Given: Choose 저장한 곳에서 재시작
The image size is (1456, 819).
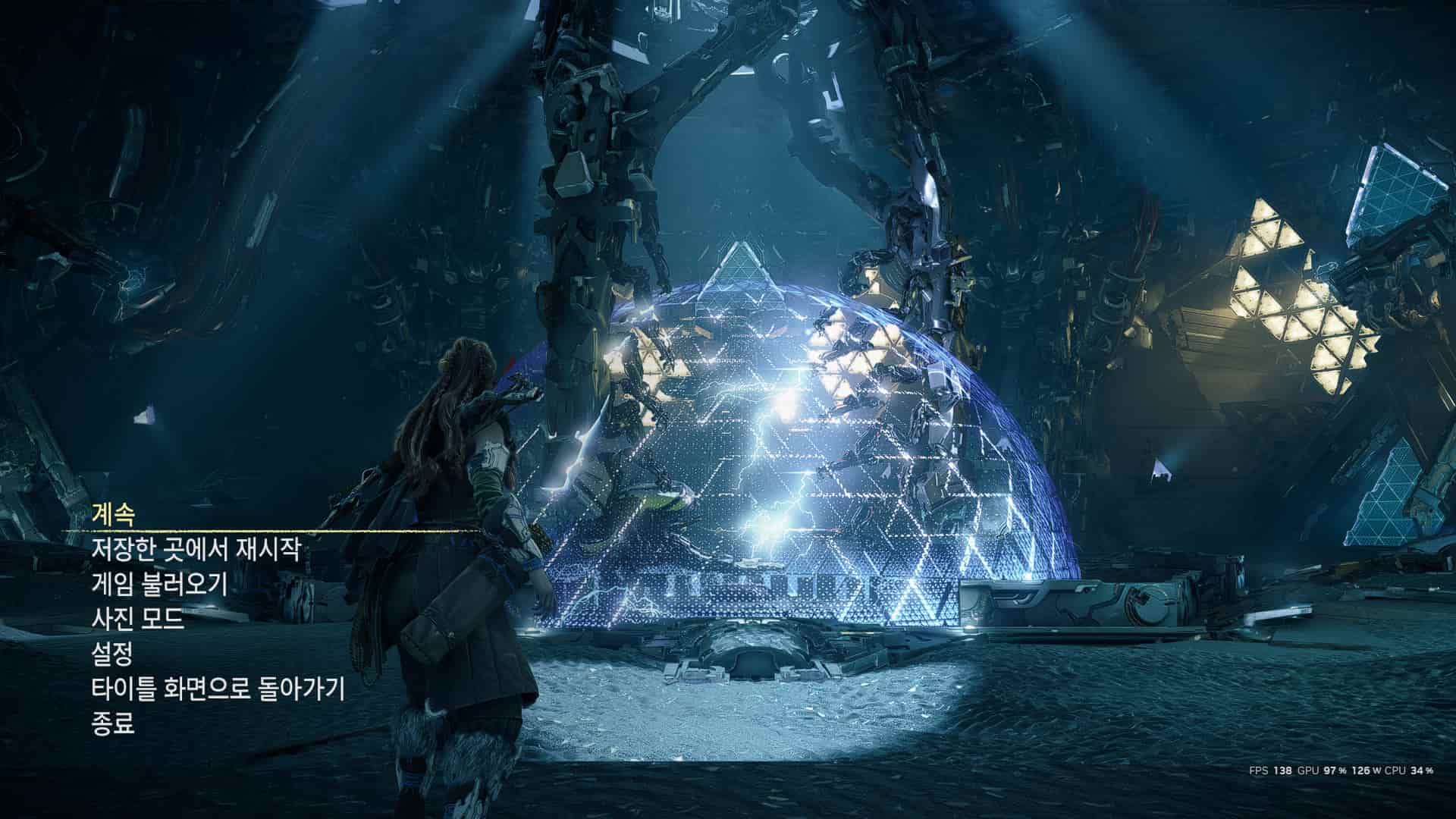Looking at the screenshot, I should click(196, 549).
